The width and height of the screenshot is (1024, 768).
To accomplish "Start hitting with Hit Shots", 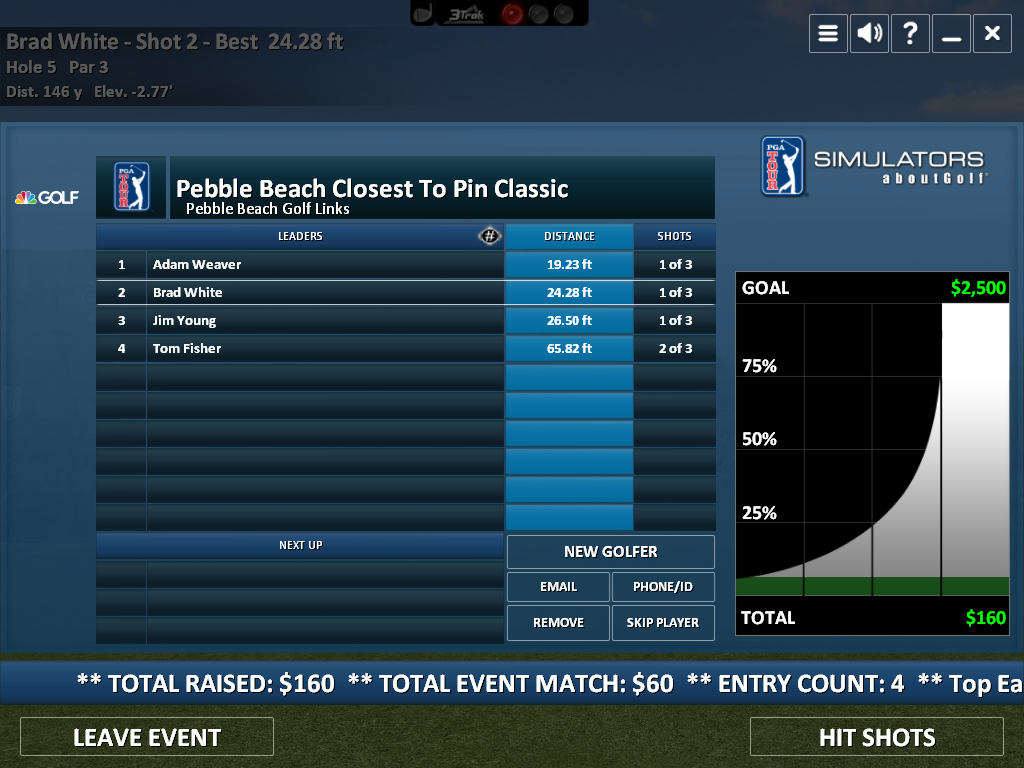I will pos(877,738).
